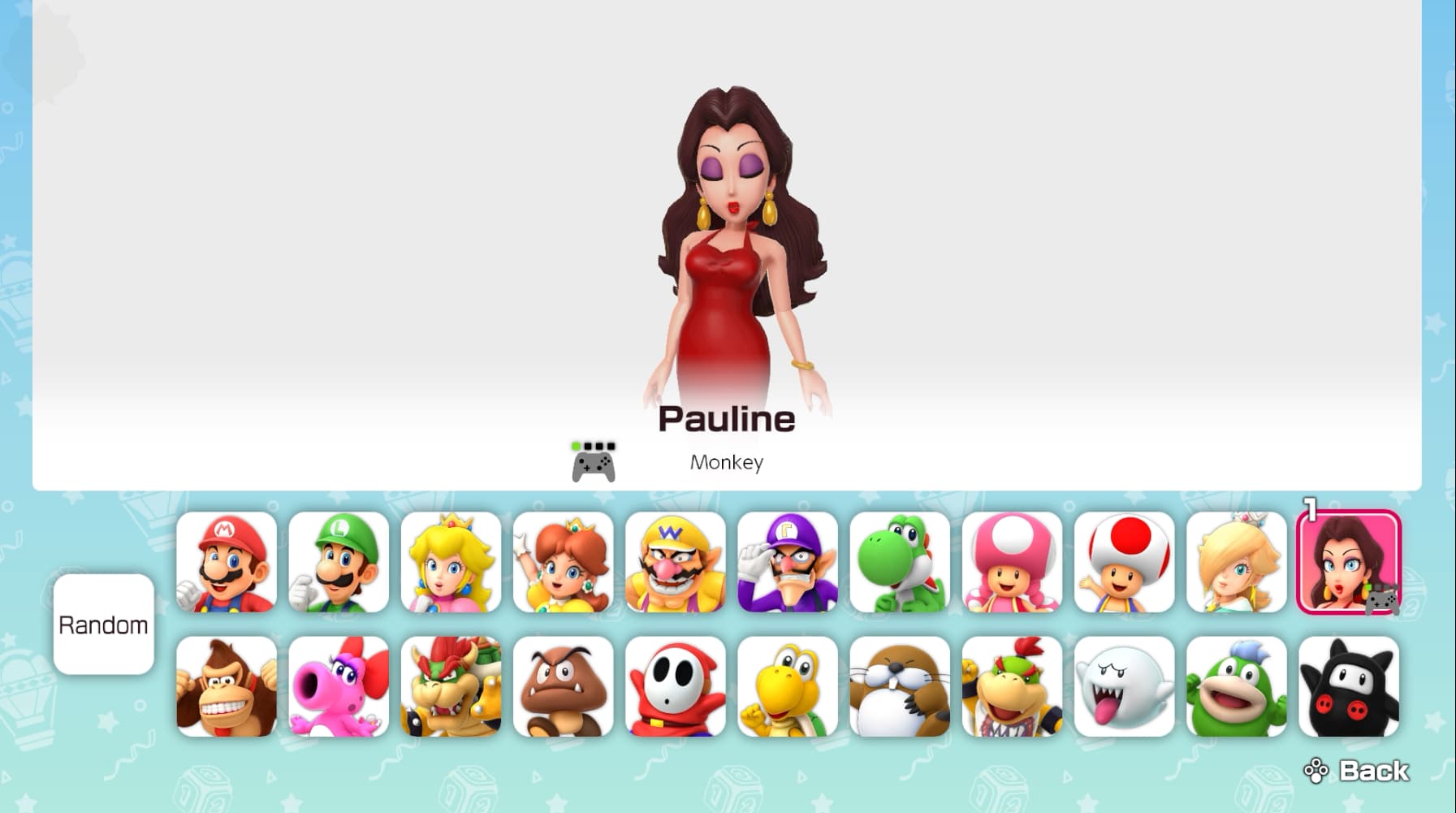Viewport: 1456px width, 813px height.
Task: Choose Donkey Kong from the bottom row
Action: point(228,689)
